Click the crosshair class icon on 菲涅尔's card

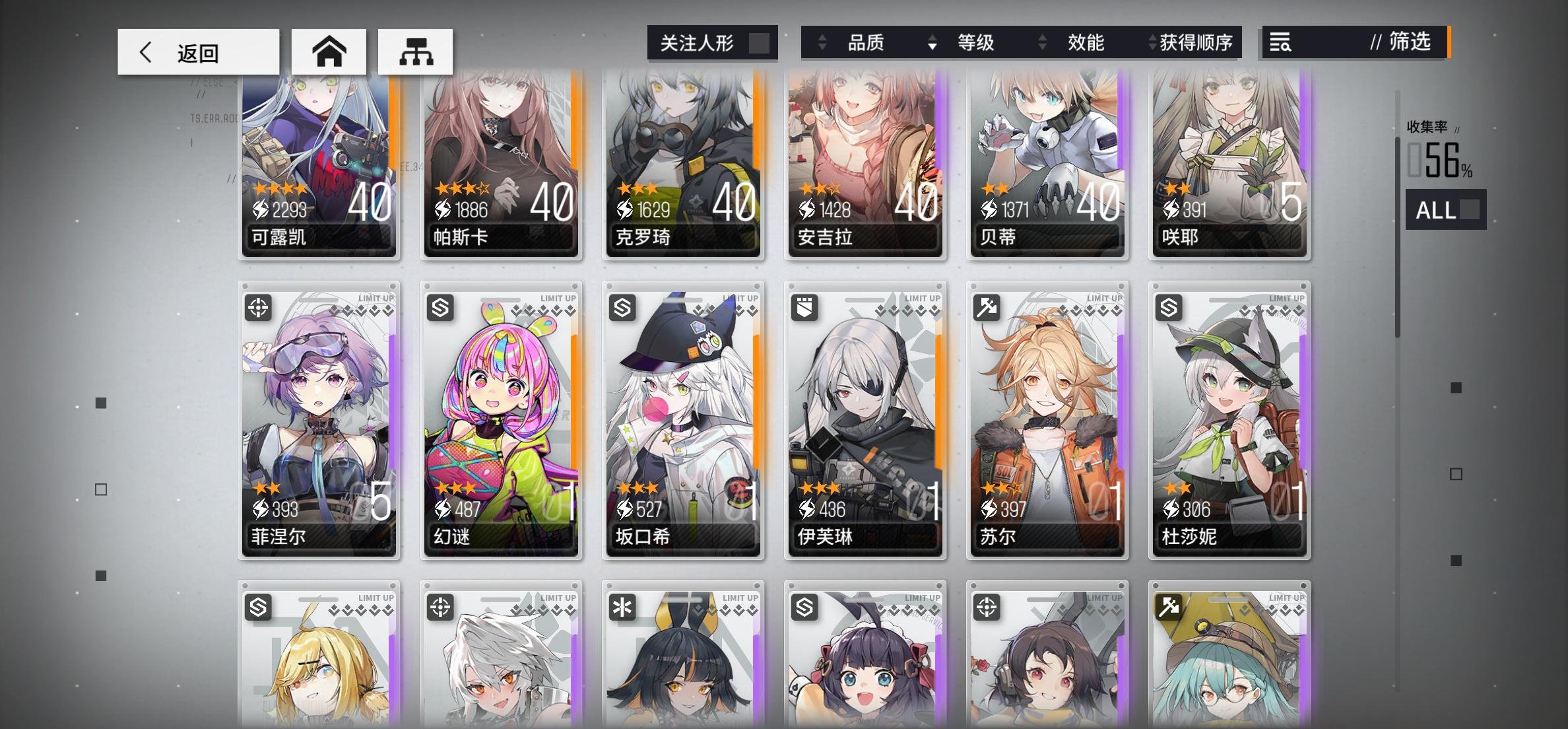tap(258, 307)
